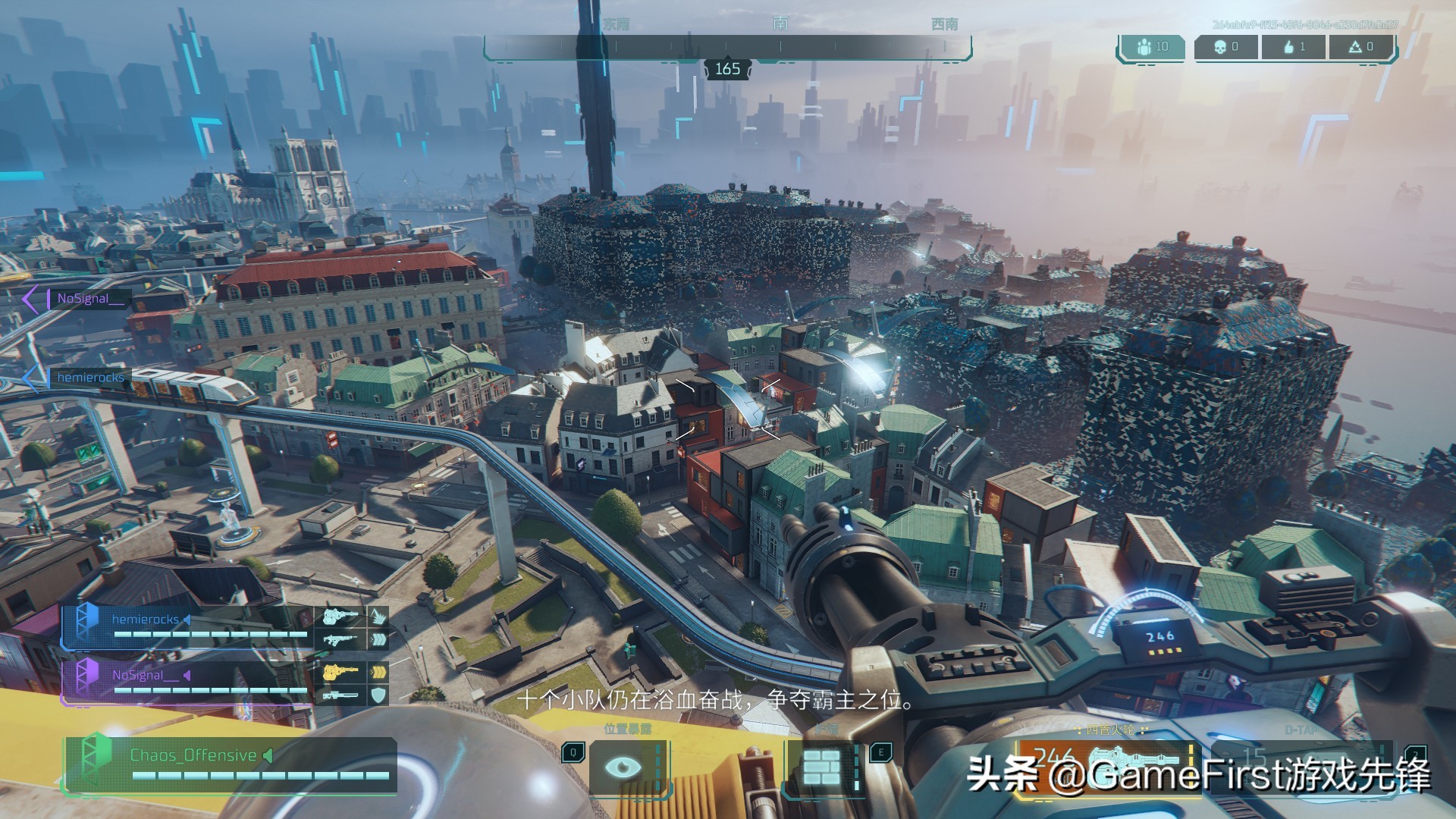Click NoSignal__'s shield hack icon
This screenshot has height=819, width=1456.
click(378, 694)
